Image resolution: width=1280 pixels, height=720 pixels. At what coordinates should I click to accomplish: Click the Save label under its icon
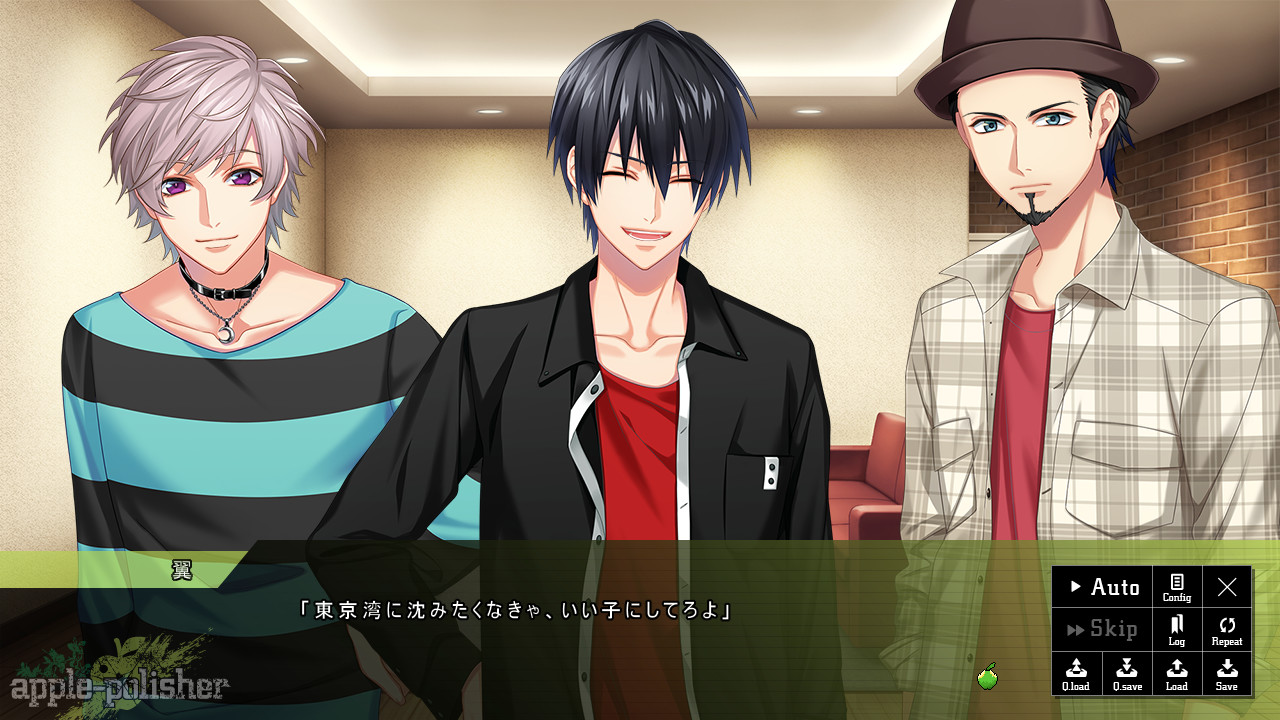1227,687
